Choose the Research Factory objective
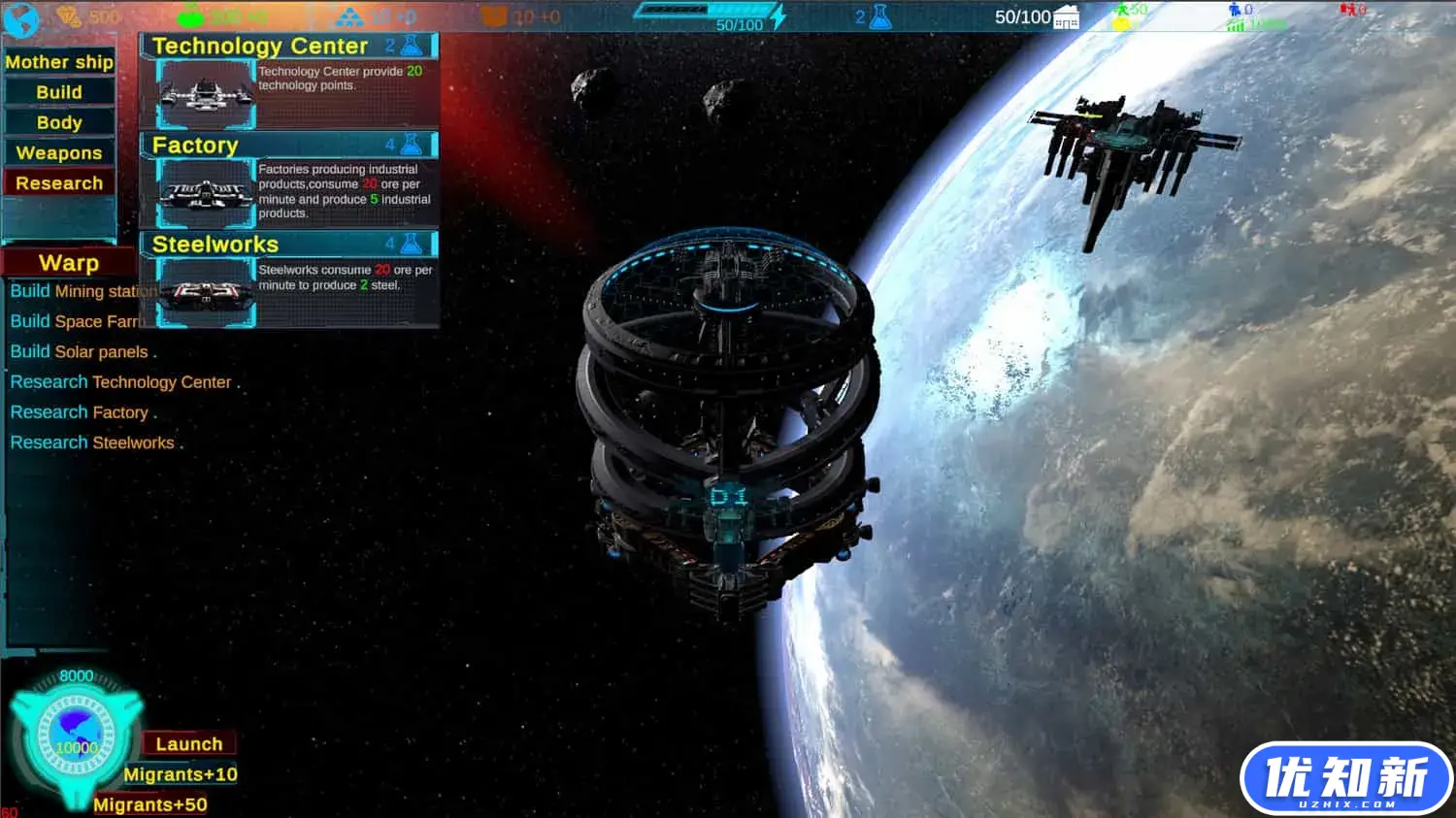This screenshot has width=1456, height=818. click(80, 412)
